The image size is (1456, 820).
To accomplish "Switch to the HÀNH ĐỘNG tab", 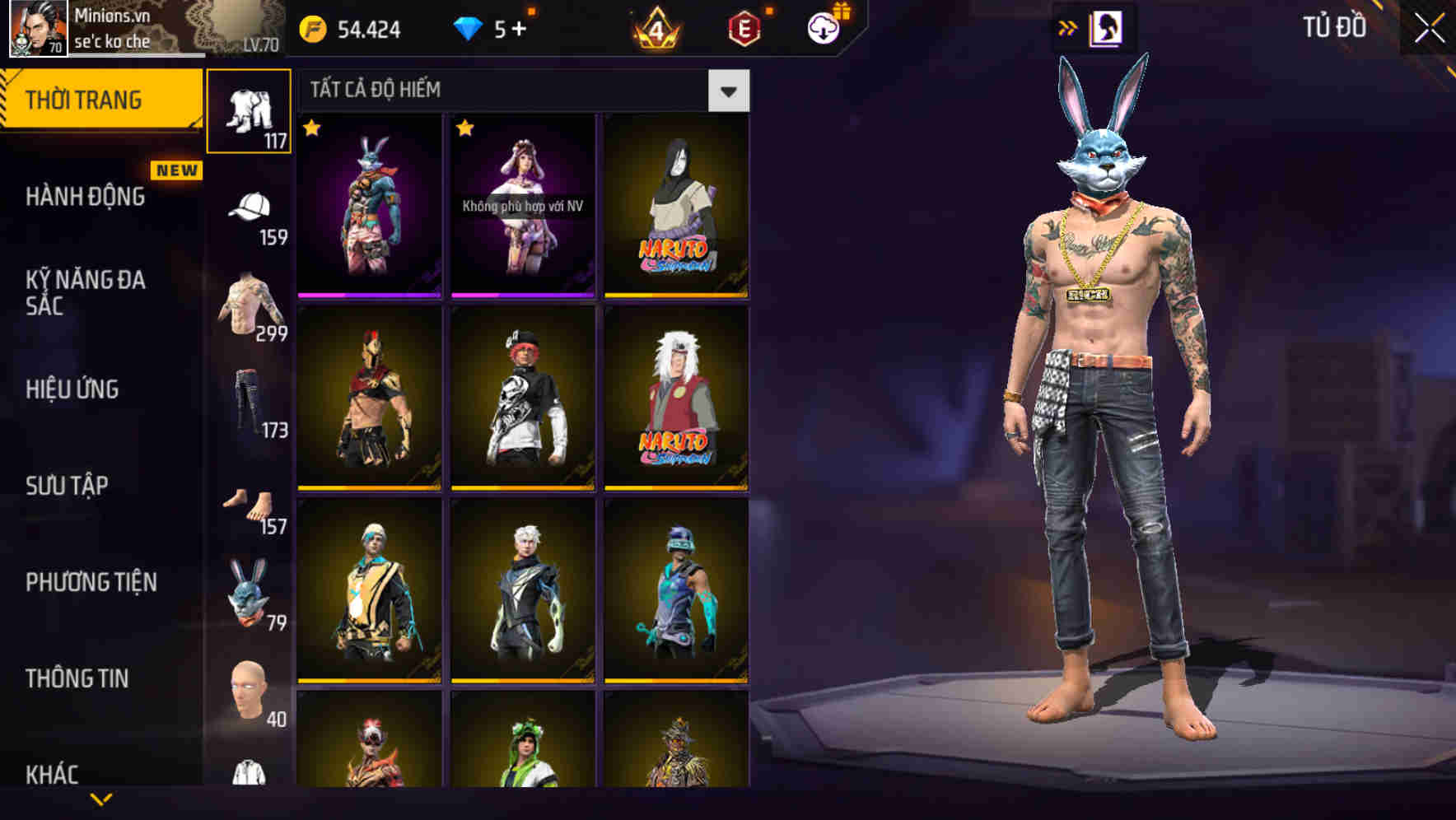I will [x=85, y=198].
